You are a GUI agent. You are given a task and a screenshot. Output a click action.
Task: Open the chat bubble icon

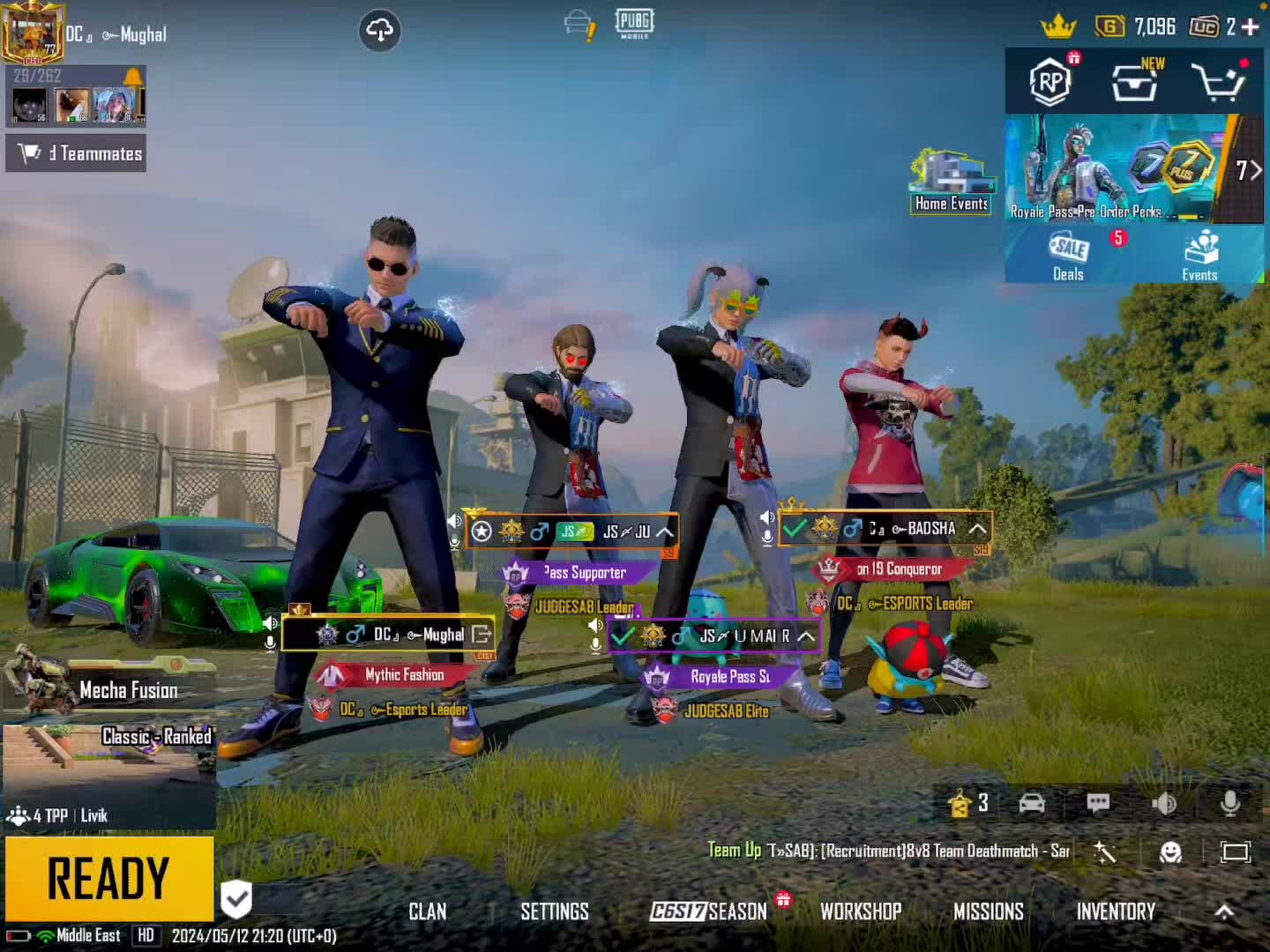tap(1098, 803)
